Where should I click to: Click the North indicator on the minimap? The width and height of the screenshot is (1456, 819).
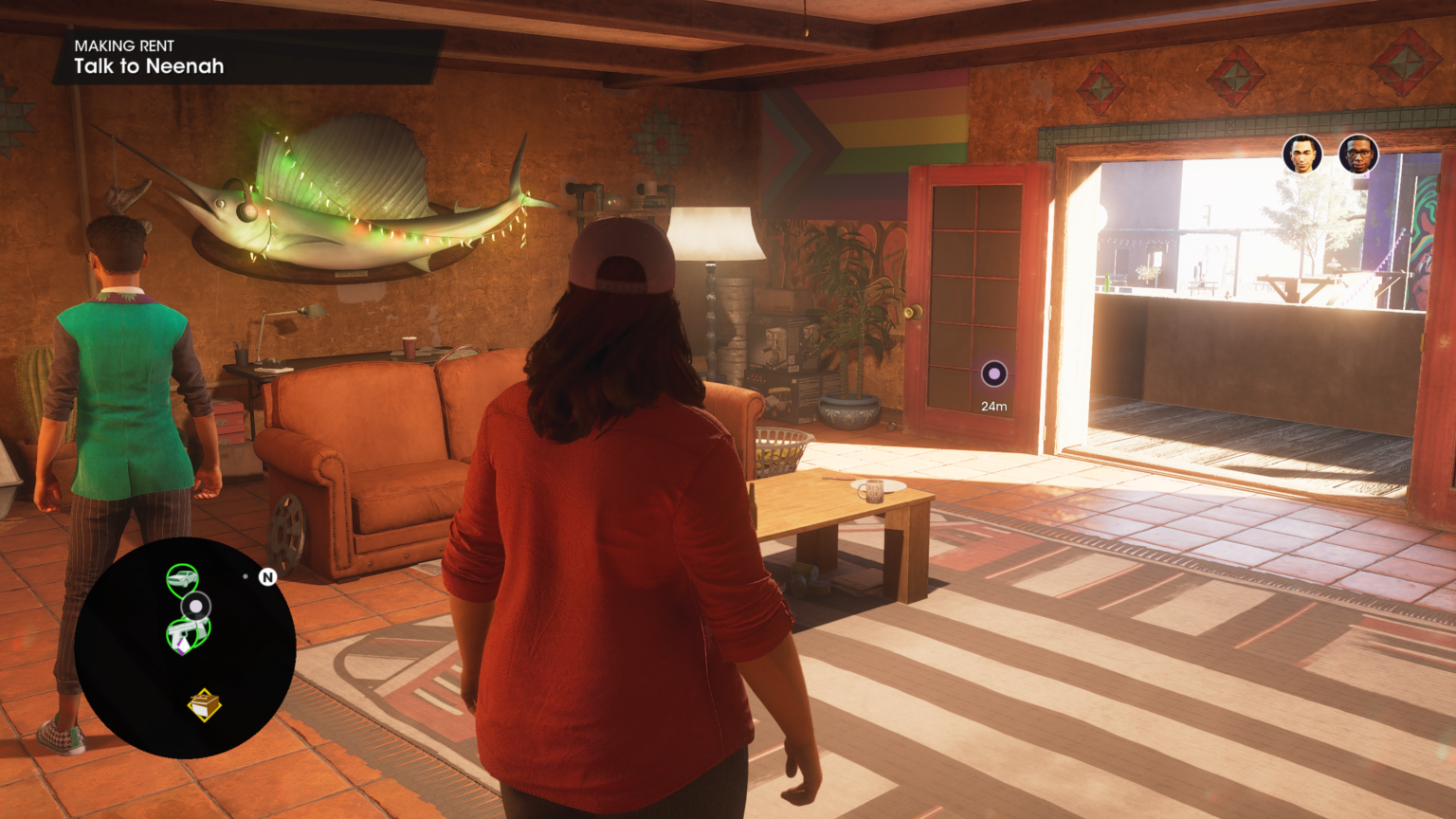pyautogui.click(x=267, y=577)
